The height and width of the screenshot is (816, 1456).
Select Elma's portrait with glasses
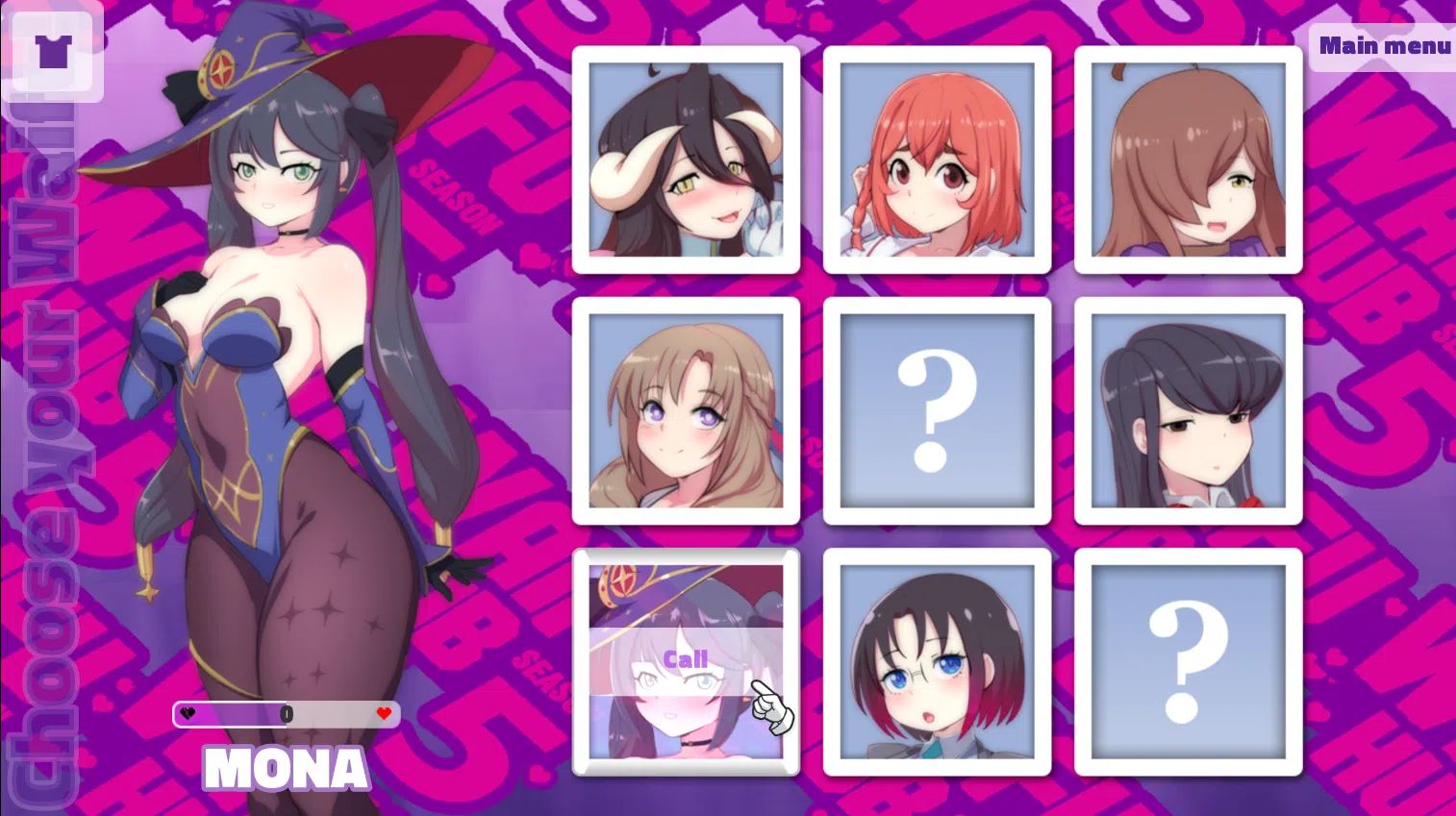coord(936,661)
